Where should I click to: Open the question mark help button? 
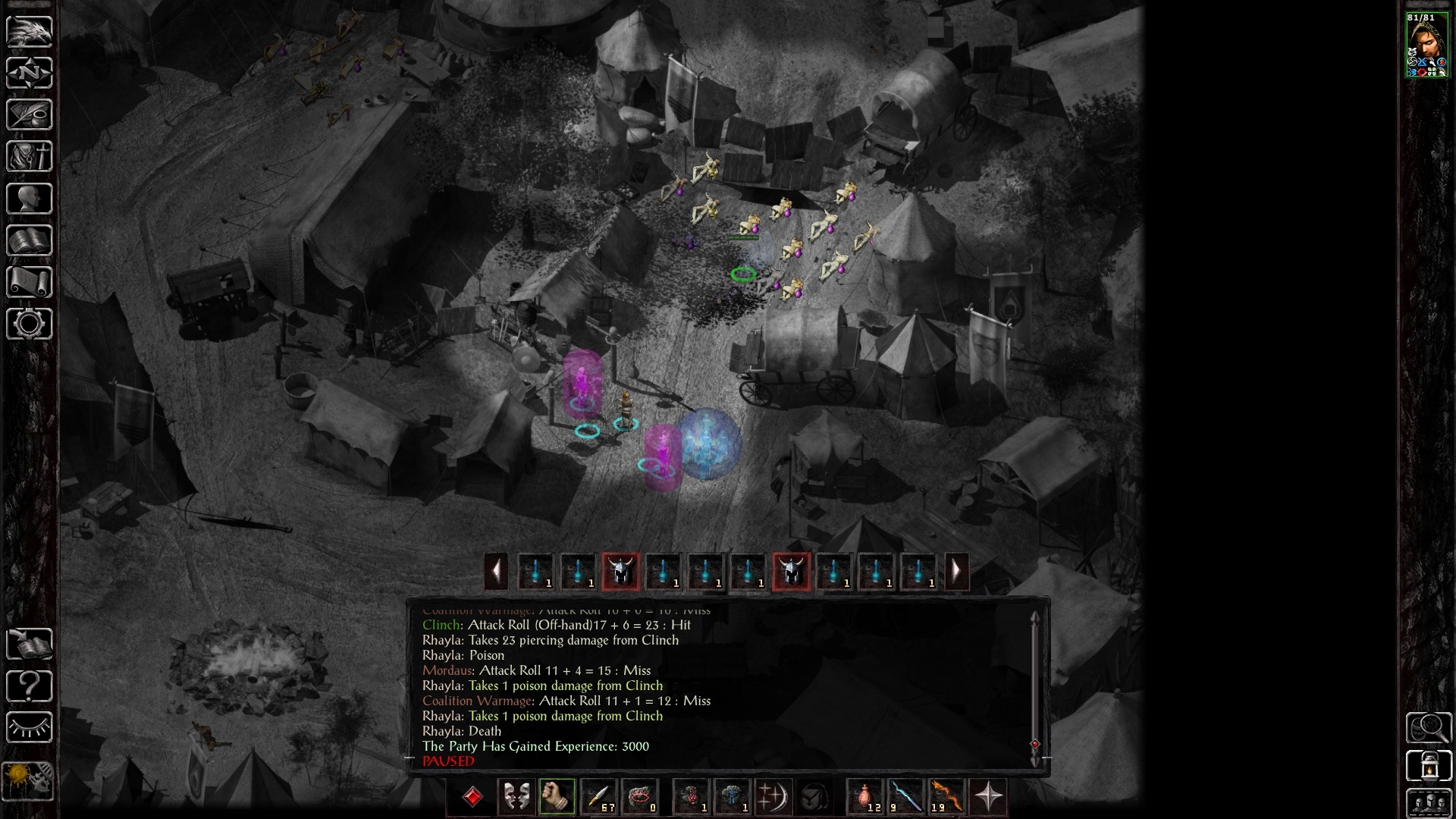tap(30, 686)
